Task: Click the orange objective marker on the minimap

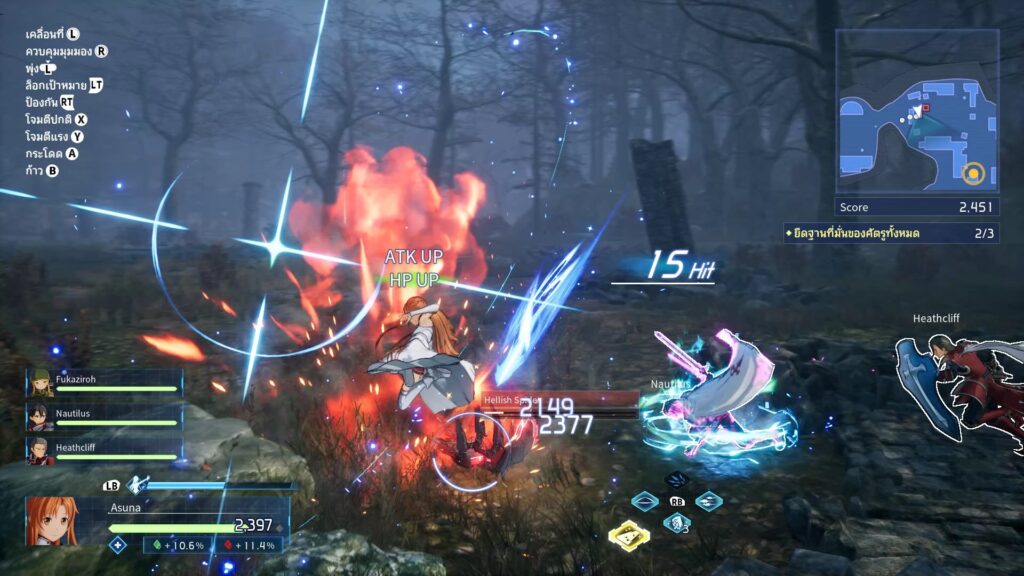Action: (x=971, y=174)
